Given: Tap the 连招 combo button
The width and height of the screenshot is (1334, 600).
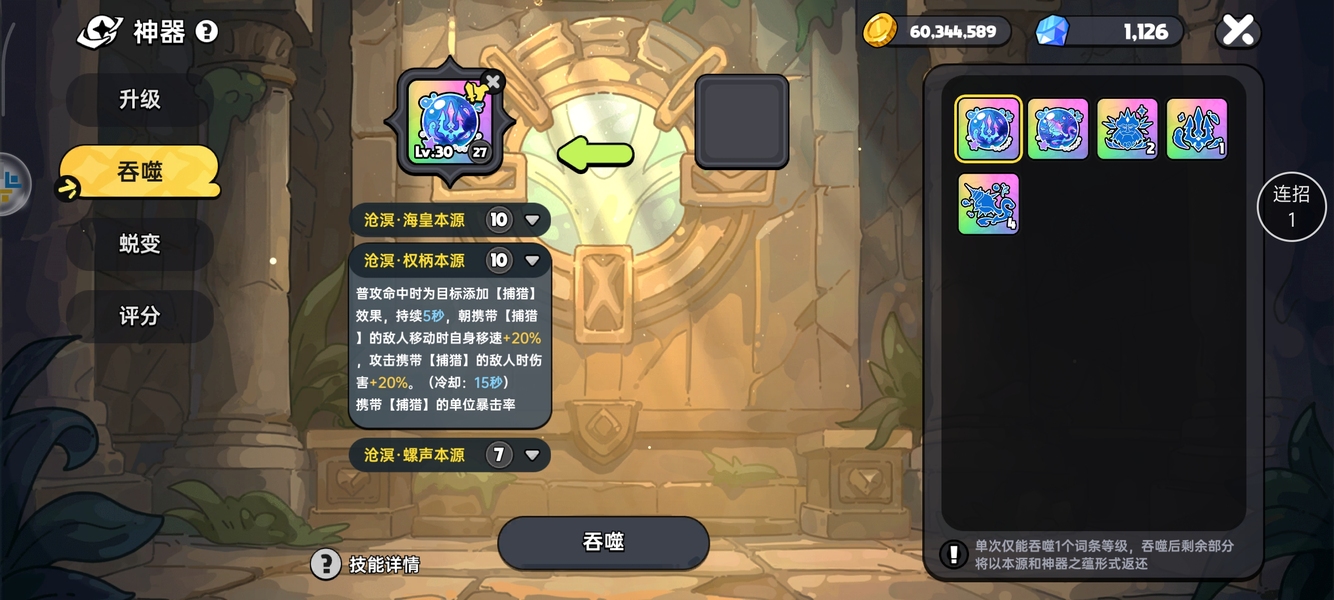Looking at the screenshot, I should point(1291,207).
